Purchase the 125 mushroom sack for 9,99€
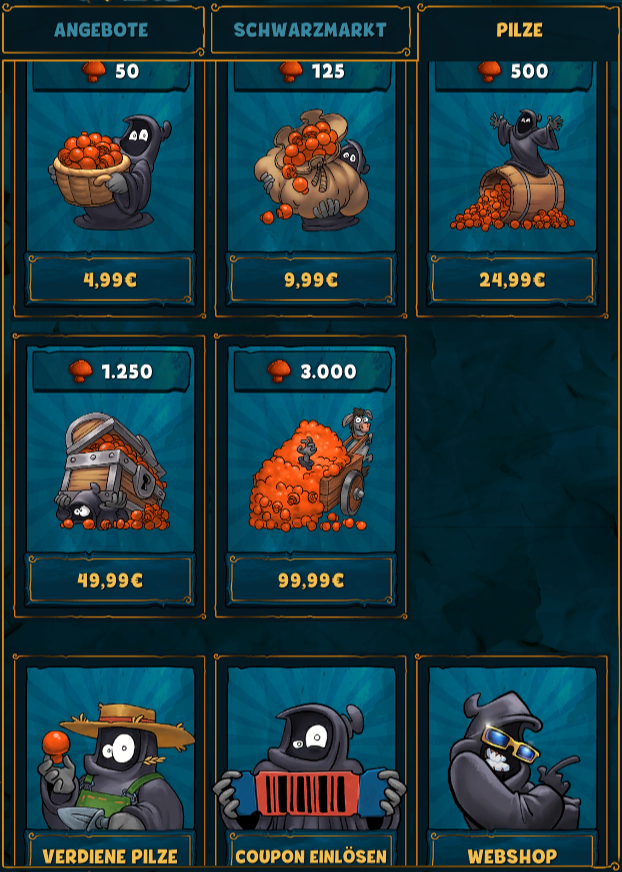Screen dimensions: 622x872 click(x=311, y=280)
